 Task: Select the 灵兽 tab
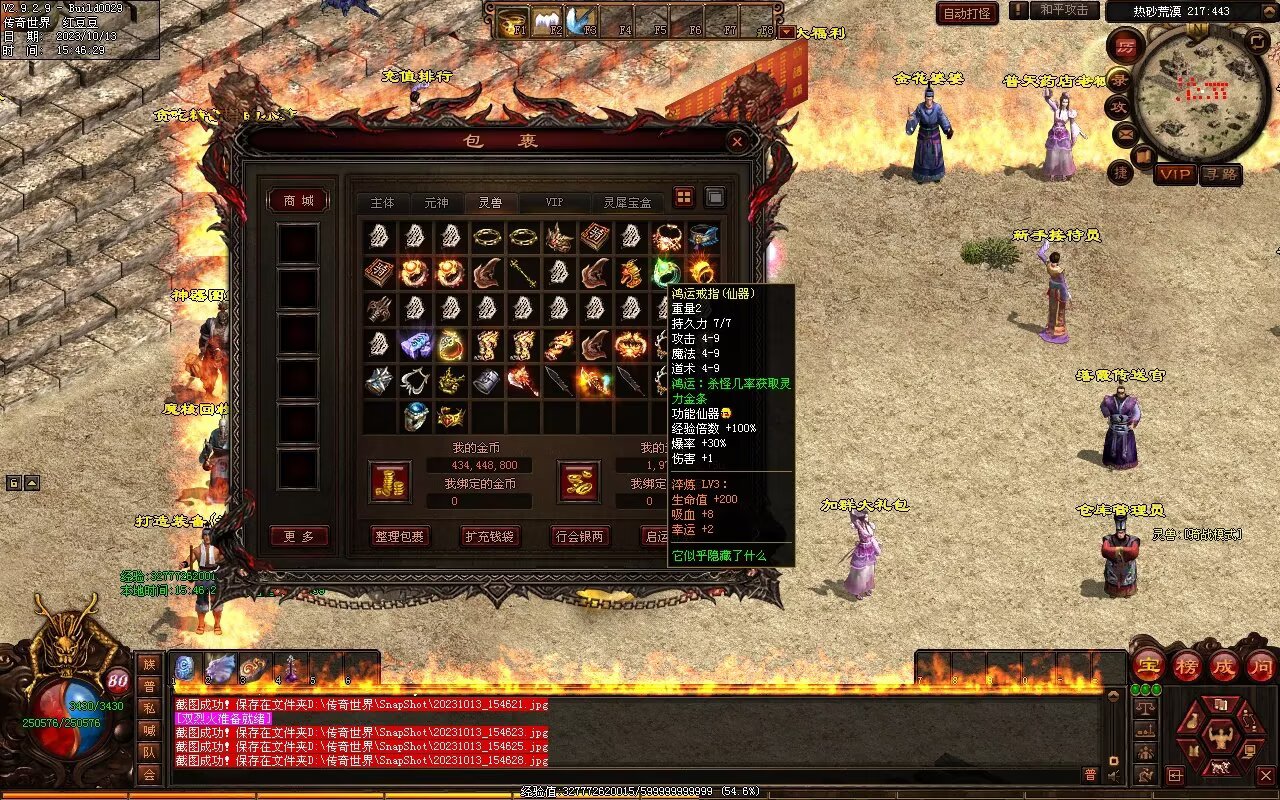(x=490, y=203)
